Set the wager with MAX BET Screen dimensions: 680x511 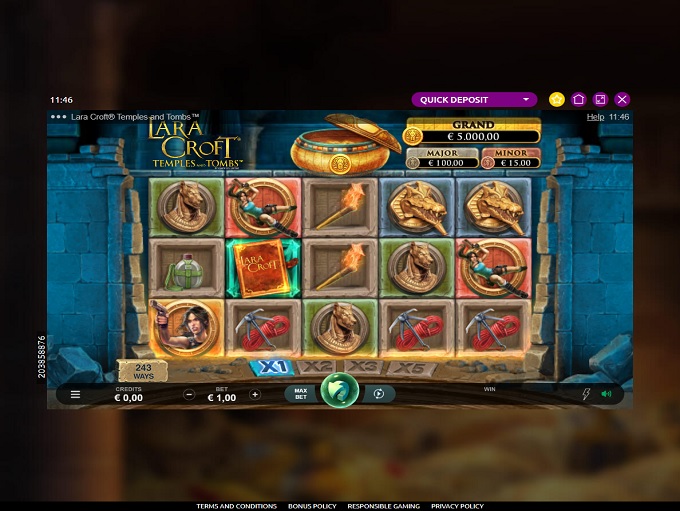click(x=301, y=394)
